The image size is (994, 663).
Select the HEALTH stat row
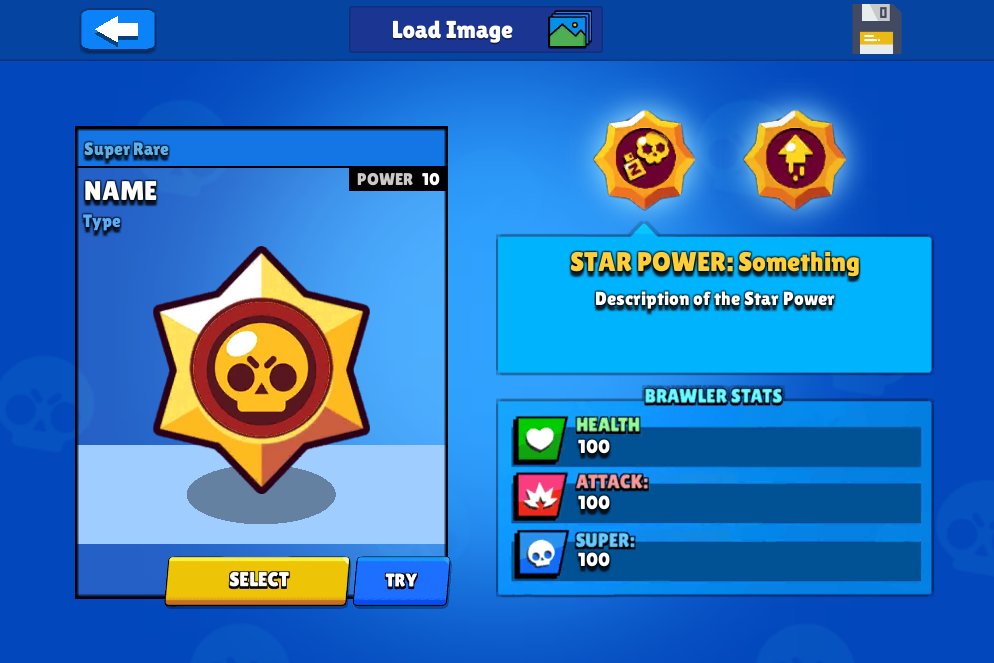(x=716, y=441)
